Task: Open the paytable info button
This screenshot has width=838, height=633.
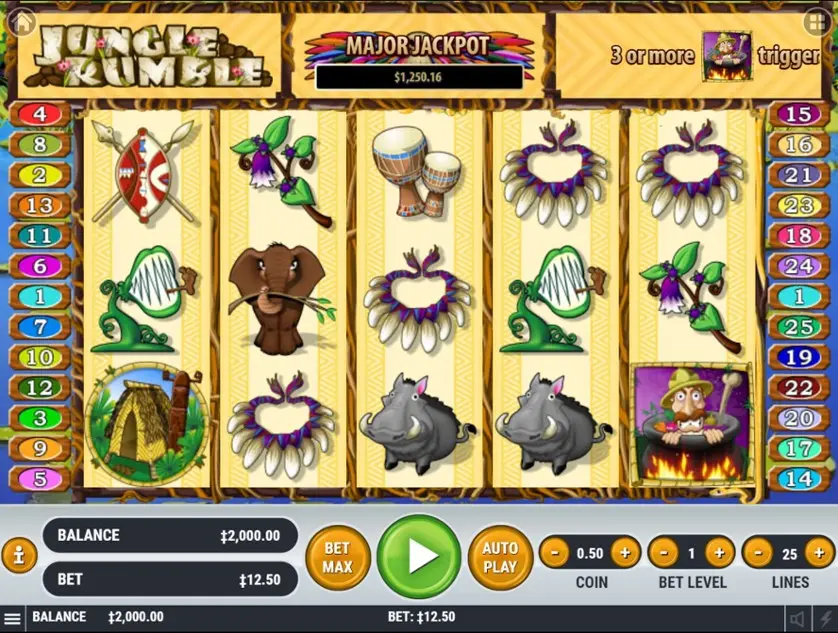Action: 19,555
